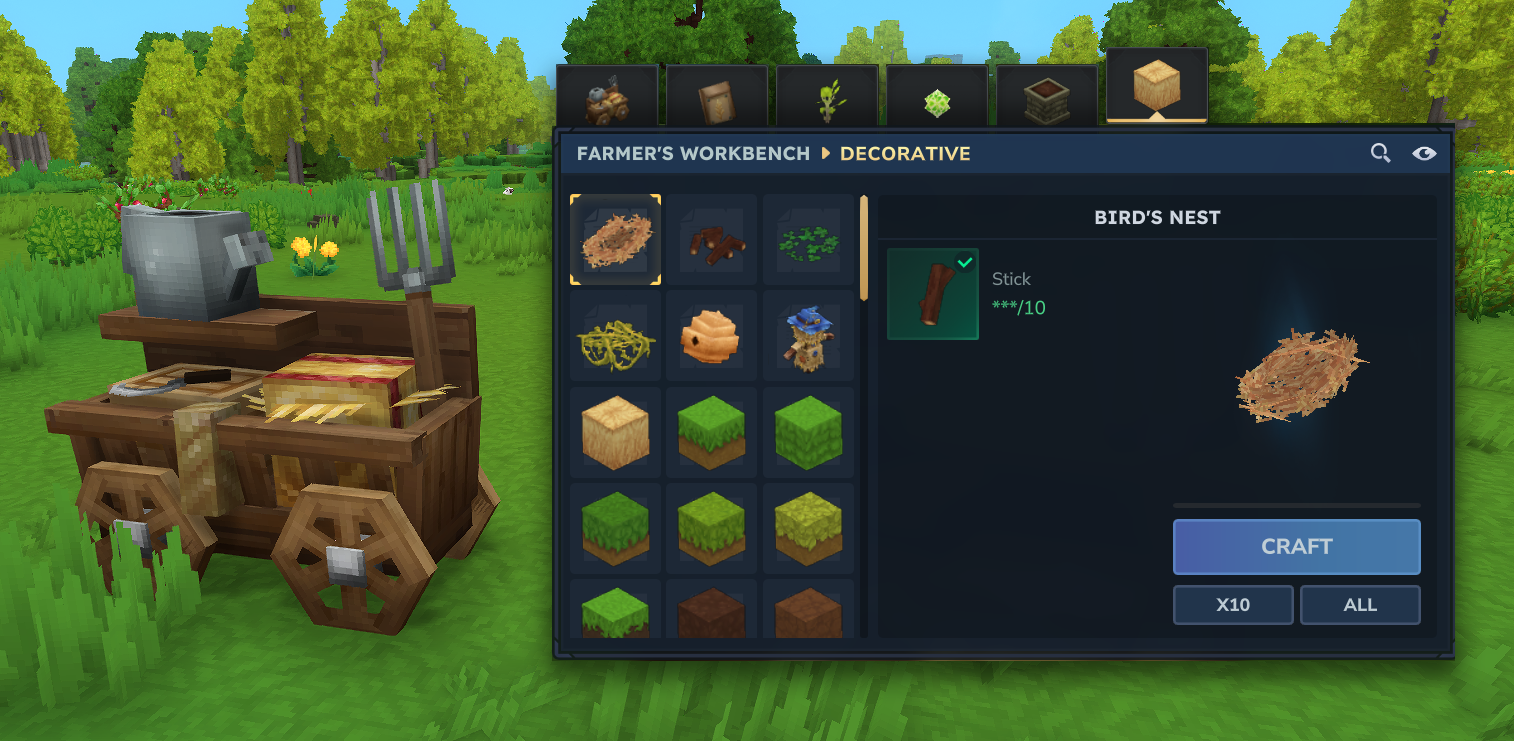1514x741 pixels.
Task: Select the yellow tangled vines recipe
Action: [x=615, y=336]
